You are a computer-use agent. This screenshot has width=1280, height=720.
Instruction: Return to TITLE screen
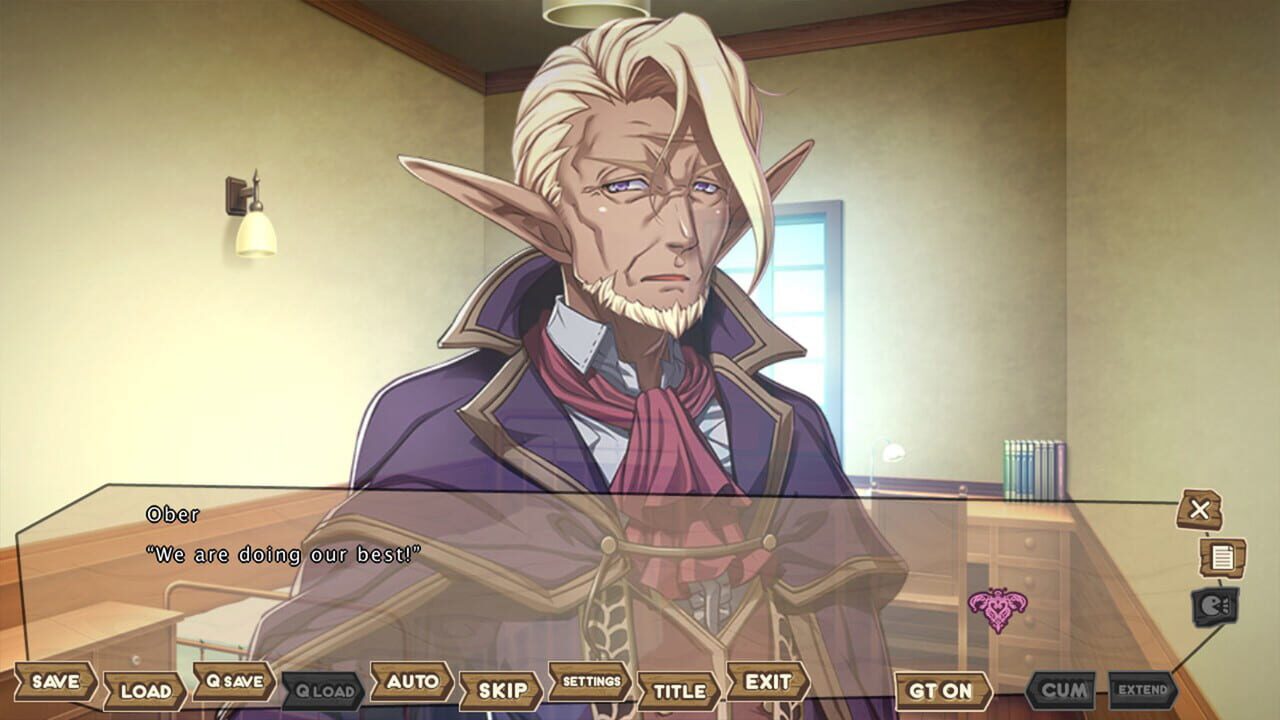click(678, 692)
